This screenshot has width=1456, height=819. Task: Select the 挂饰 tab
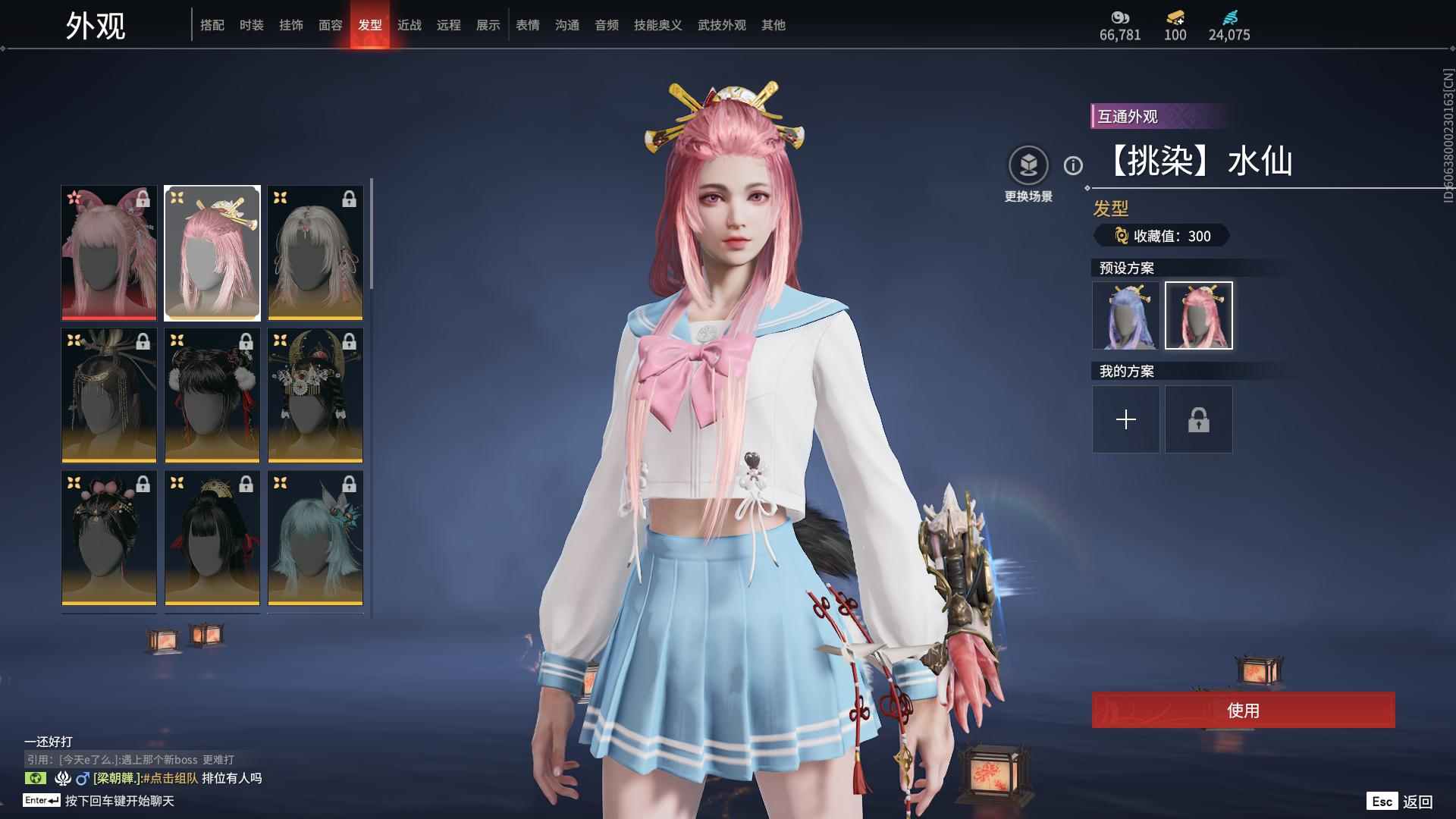pyautogui.click(x=290, y=25)
